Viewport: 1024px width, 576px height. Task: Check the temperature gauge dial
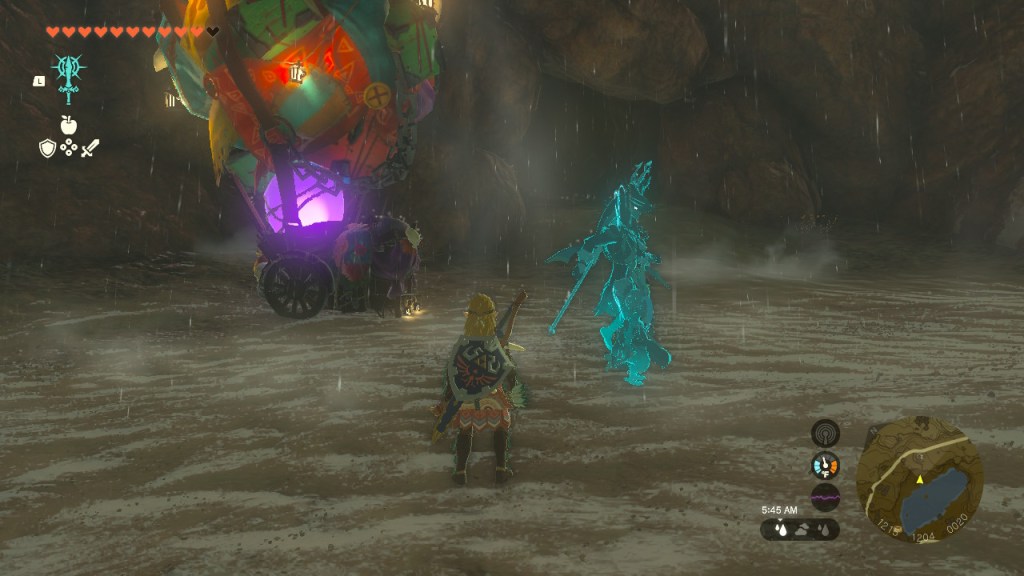(825, 465)
